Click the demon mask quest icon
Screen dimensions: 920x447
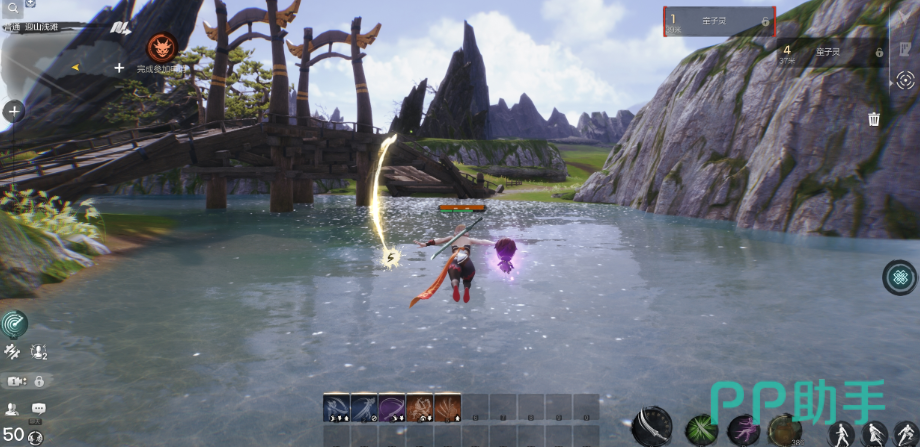click(x=161, y=46)
